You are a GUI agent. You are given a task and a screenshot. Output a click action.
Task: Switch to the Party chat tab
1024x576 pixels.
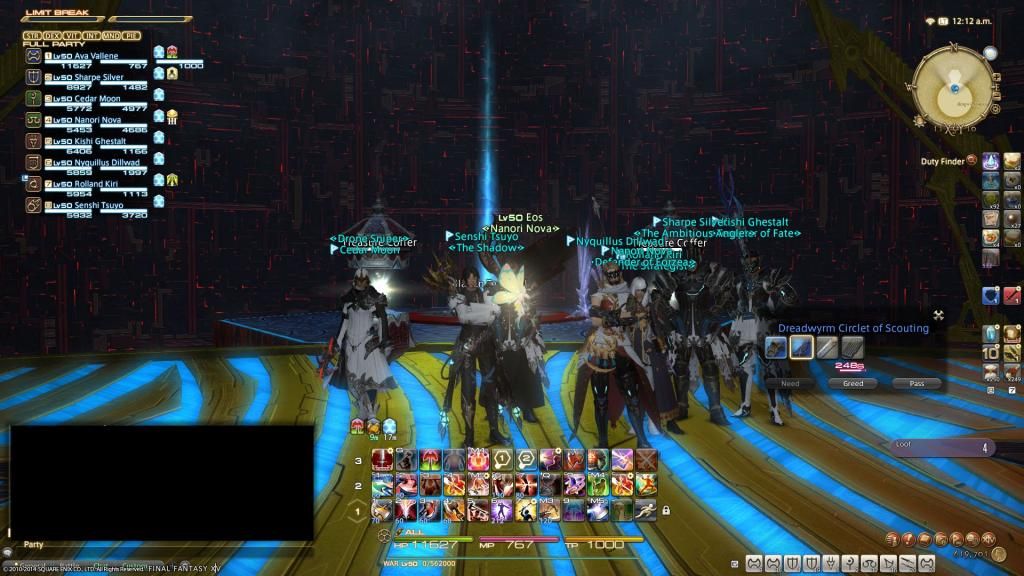click(33, 545)
